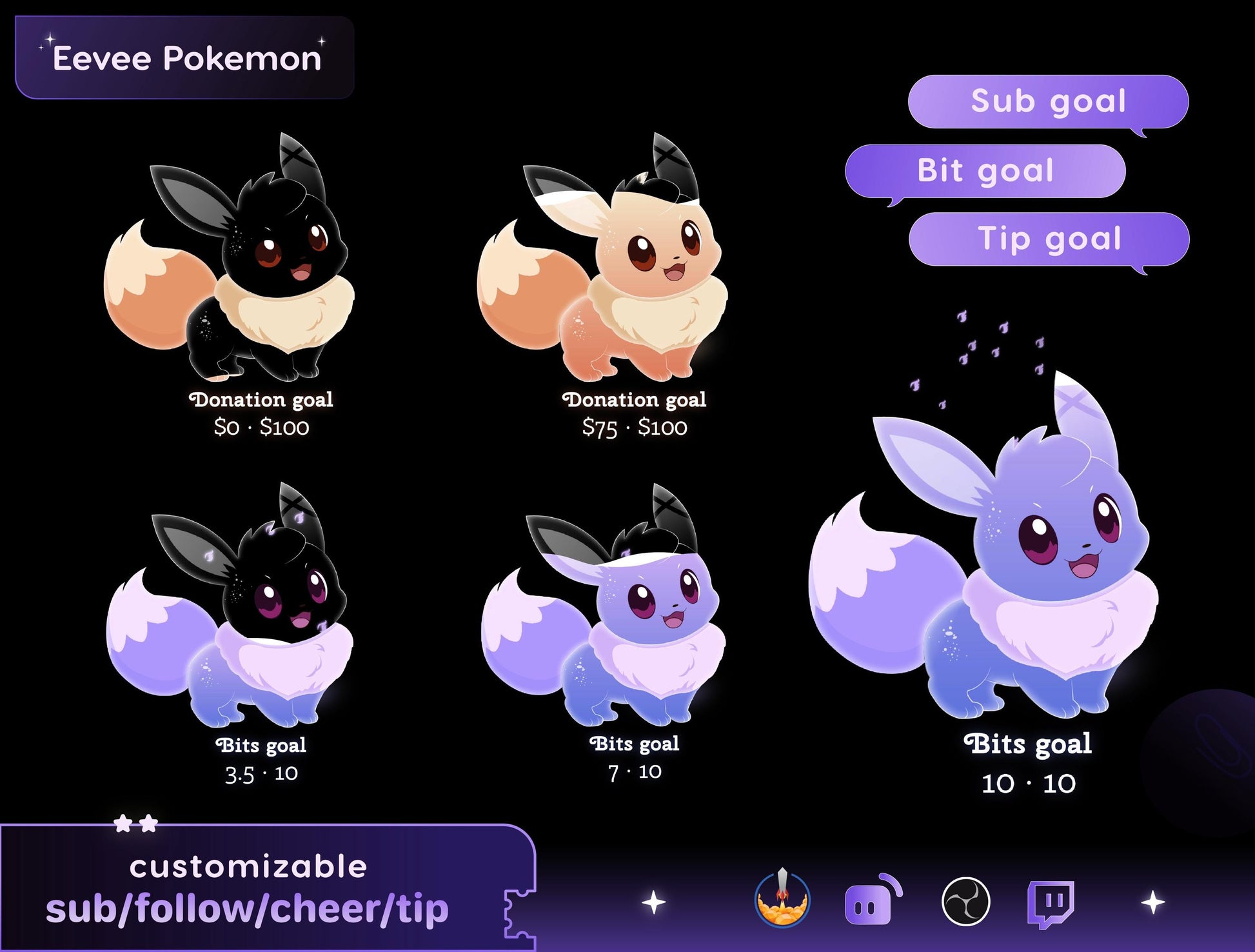
Task: Select the purple Streamlabs icon
Action: pyautogui.click(x=872, y=900)
